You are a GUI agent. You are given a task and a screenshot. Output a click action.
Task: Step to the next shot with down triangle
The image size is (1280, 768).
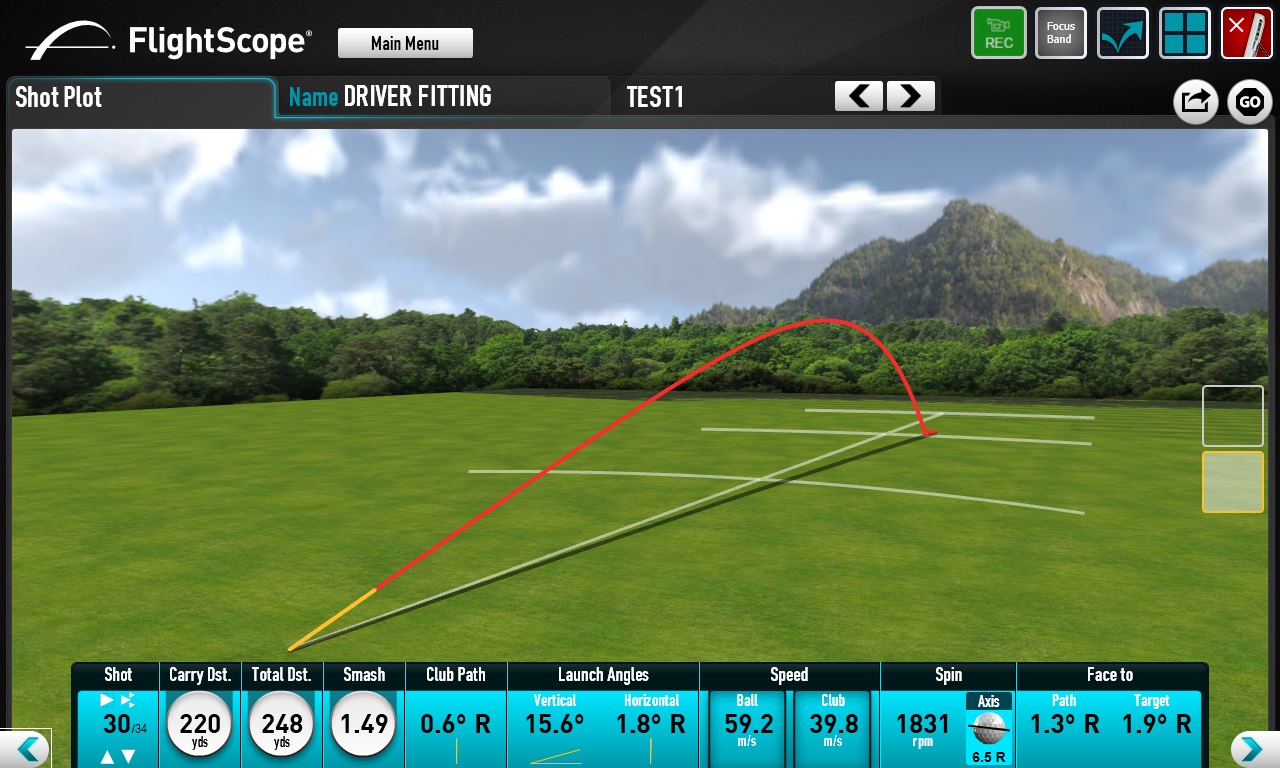[x=128, y=757]
